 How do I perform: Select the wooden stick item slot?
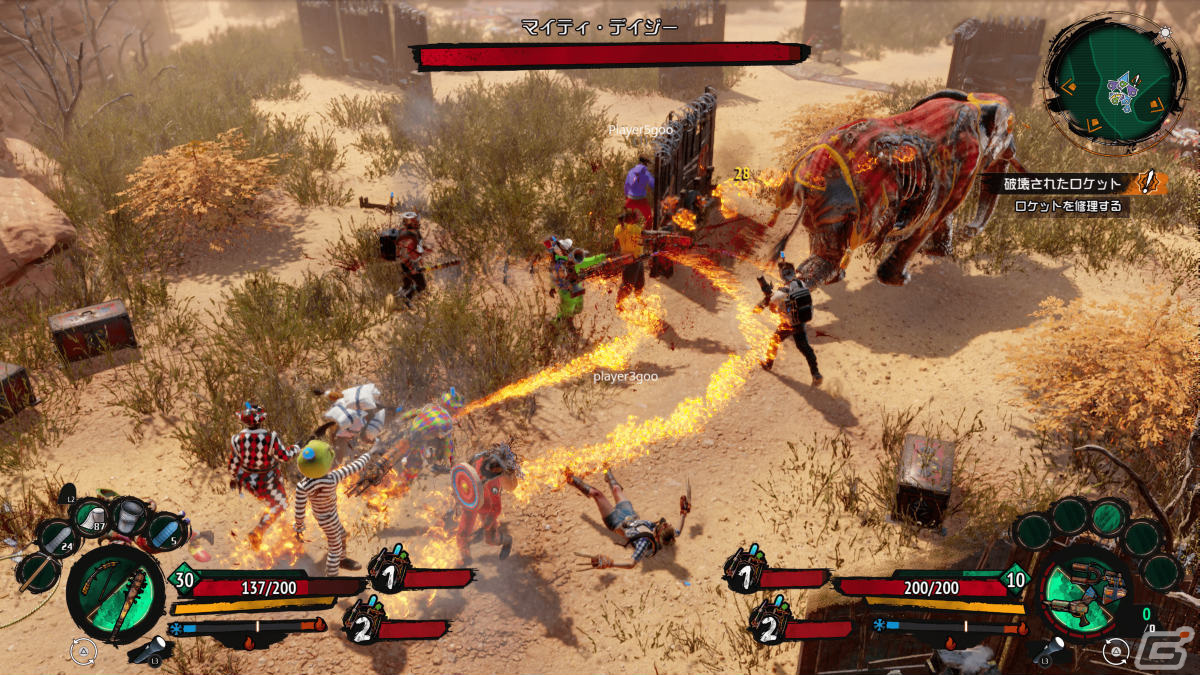37,572
